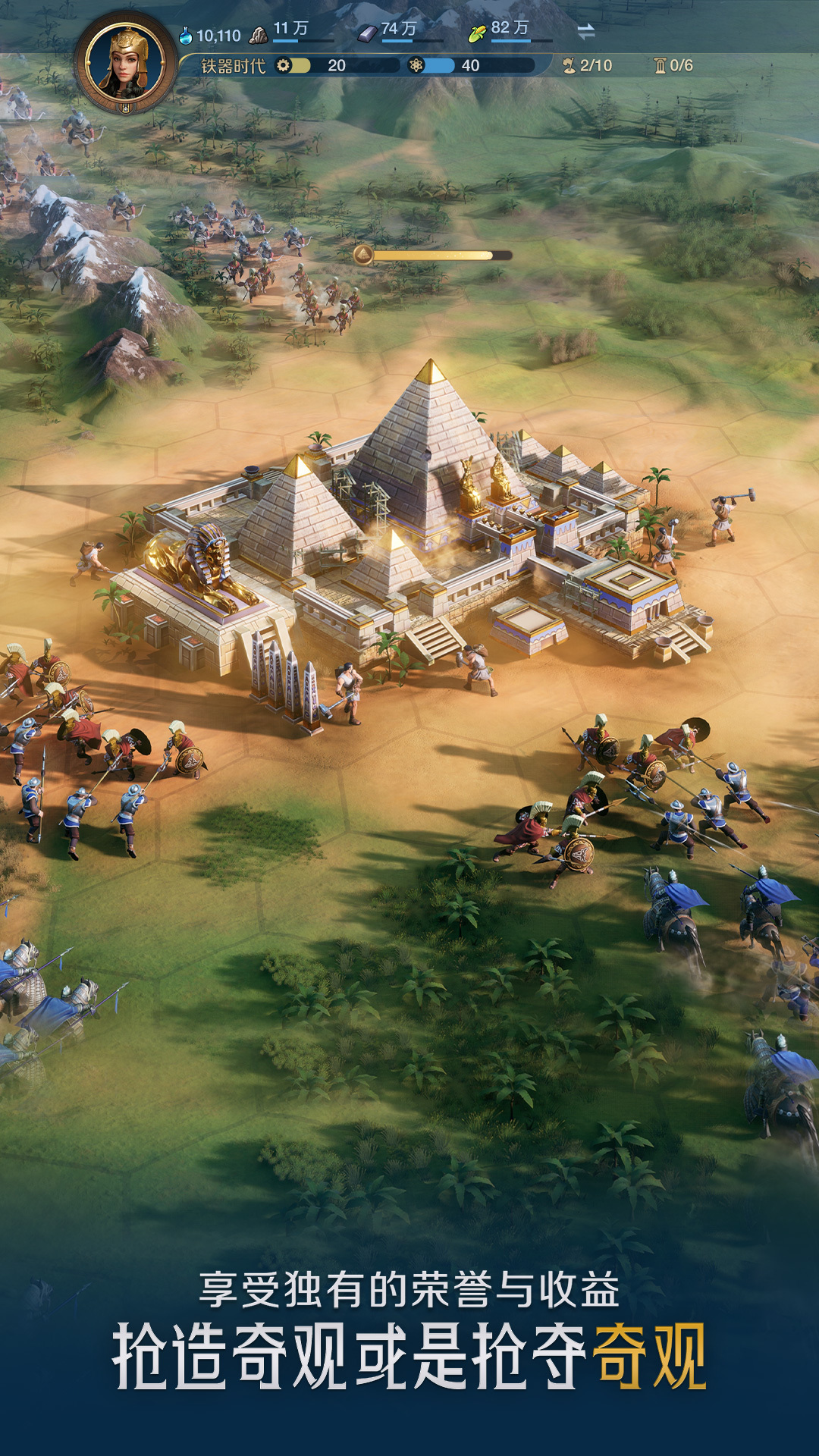The height and width of the screenshot is (1456, 819).
Task: Open the blue potion currency icon
Action: [x=186, y=36]
